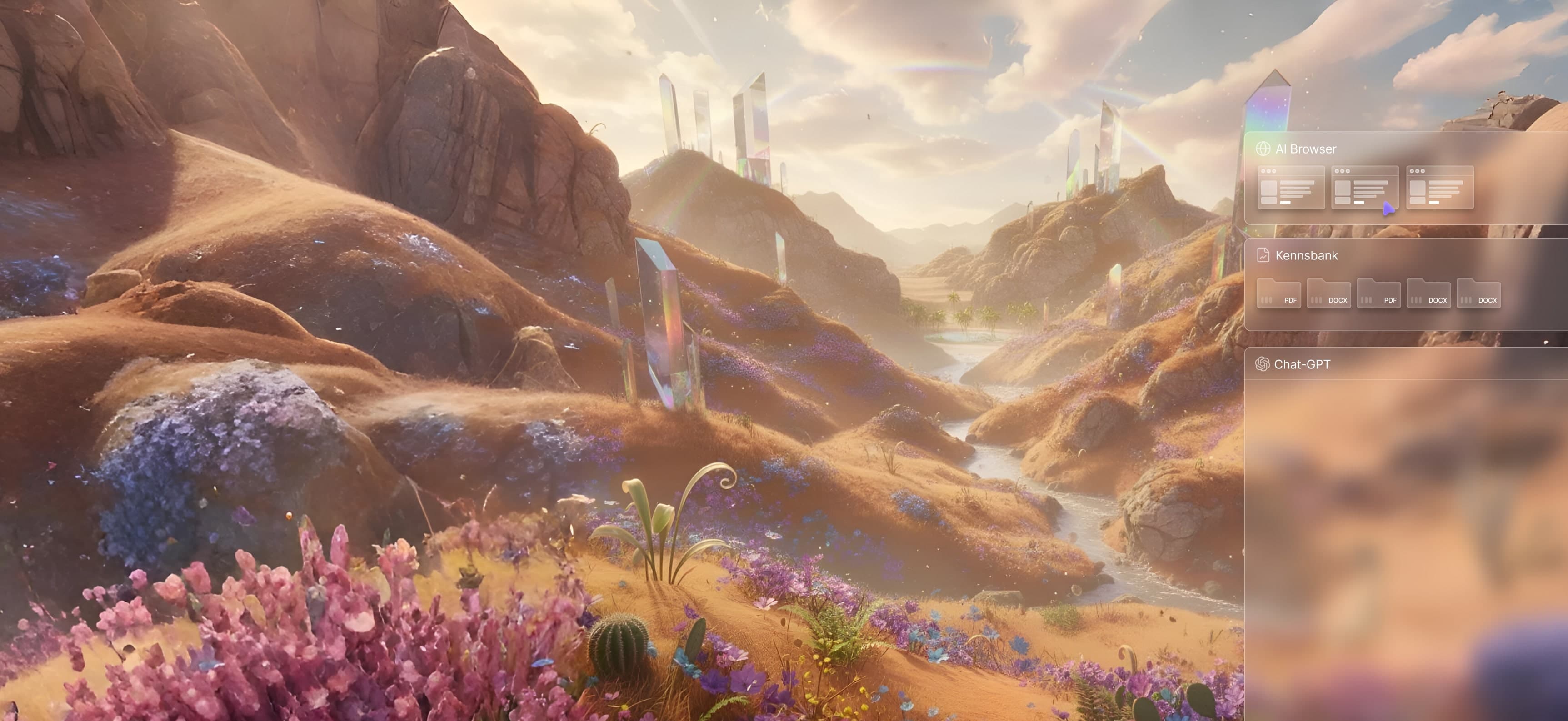Choose the middle AI Browser window thumbnail
The height and width of the screenshot is (721, 1568).
pos(1364,187)
